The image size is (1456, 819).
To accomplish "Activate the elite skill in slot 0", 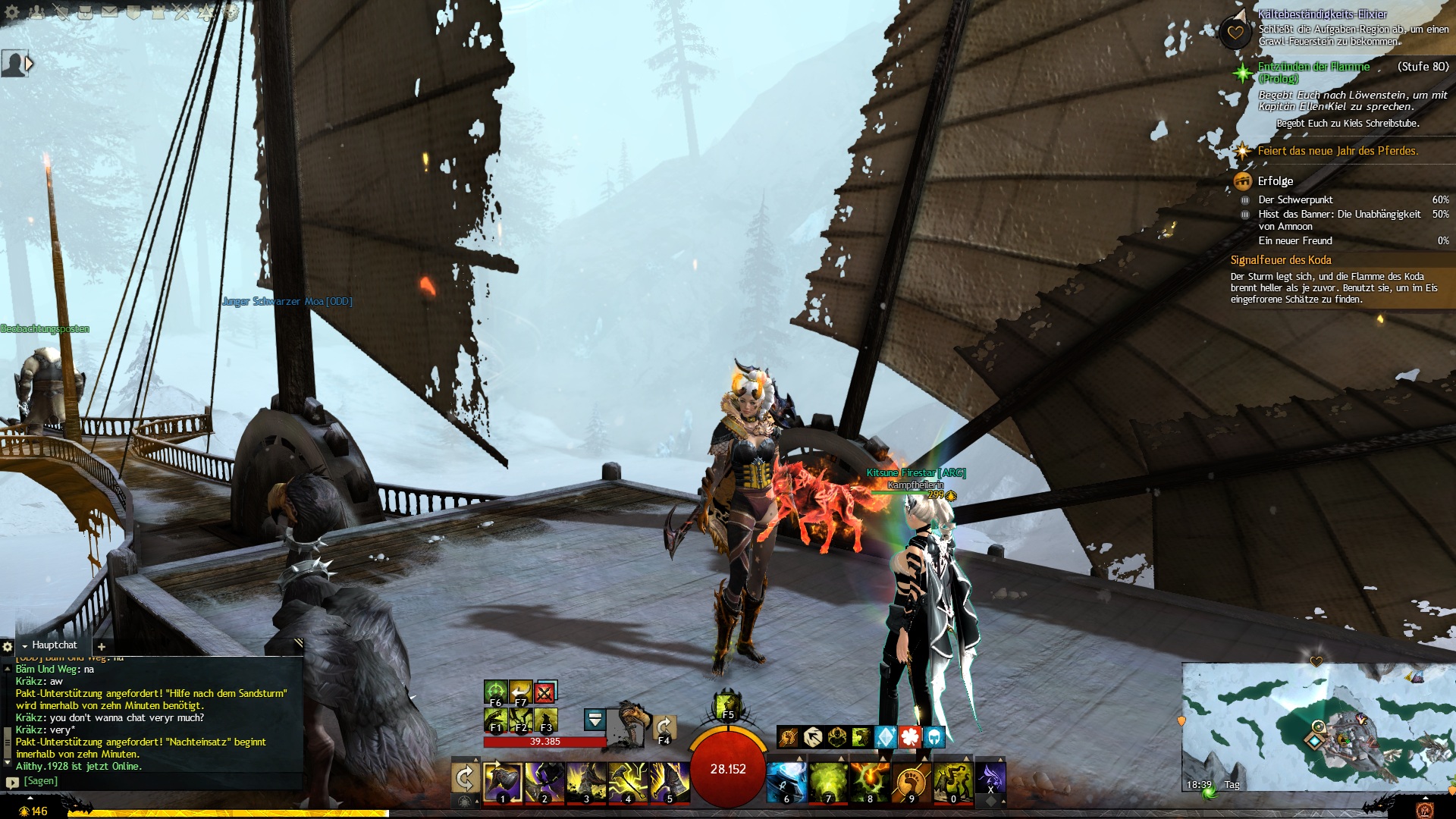I will click(x=952, y=781).
